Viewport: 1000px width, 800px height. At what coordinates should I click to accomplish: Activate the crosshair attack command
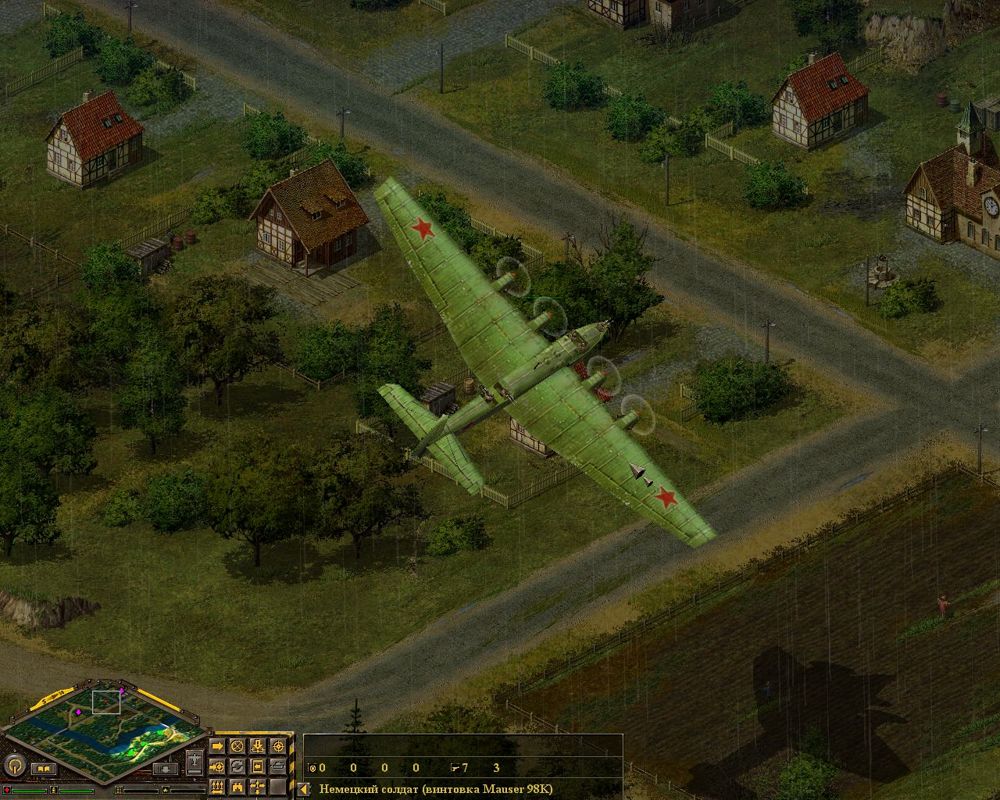coord(278,746)
